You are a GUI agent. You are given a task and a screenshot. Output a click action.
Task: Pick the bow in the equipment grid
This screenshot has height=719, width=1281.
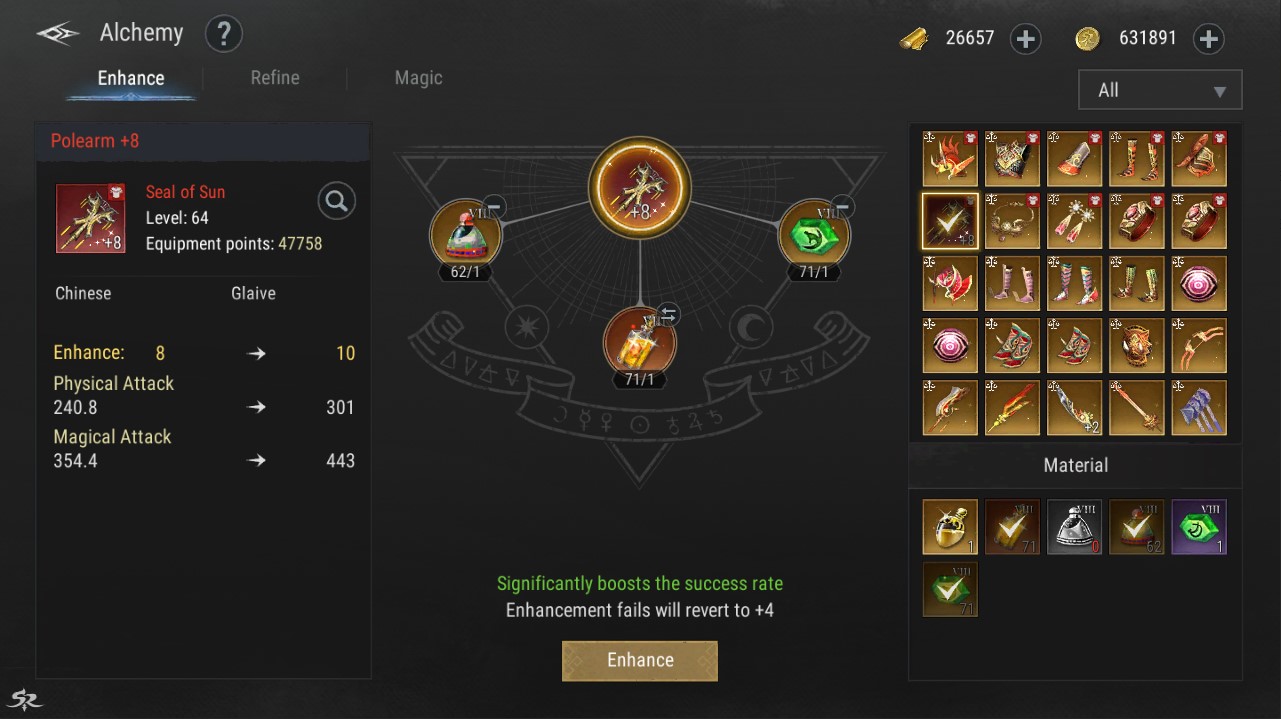point(1199,345)
